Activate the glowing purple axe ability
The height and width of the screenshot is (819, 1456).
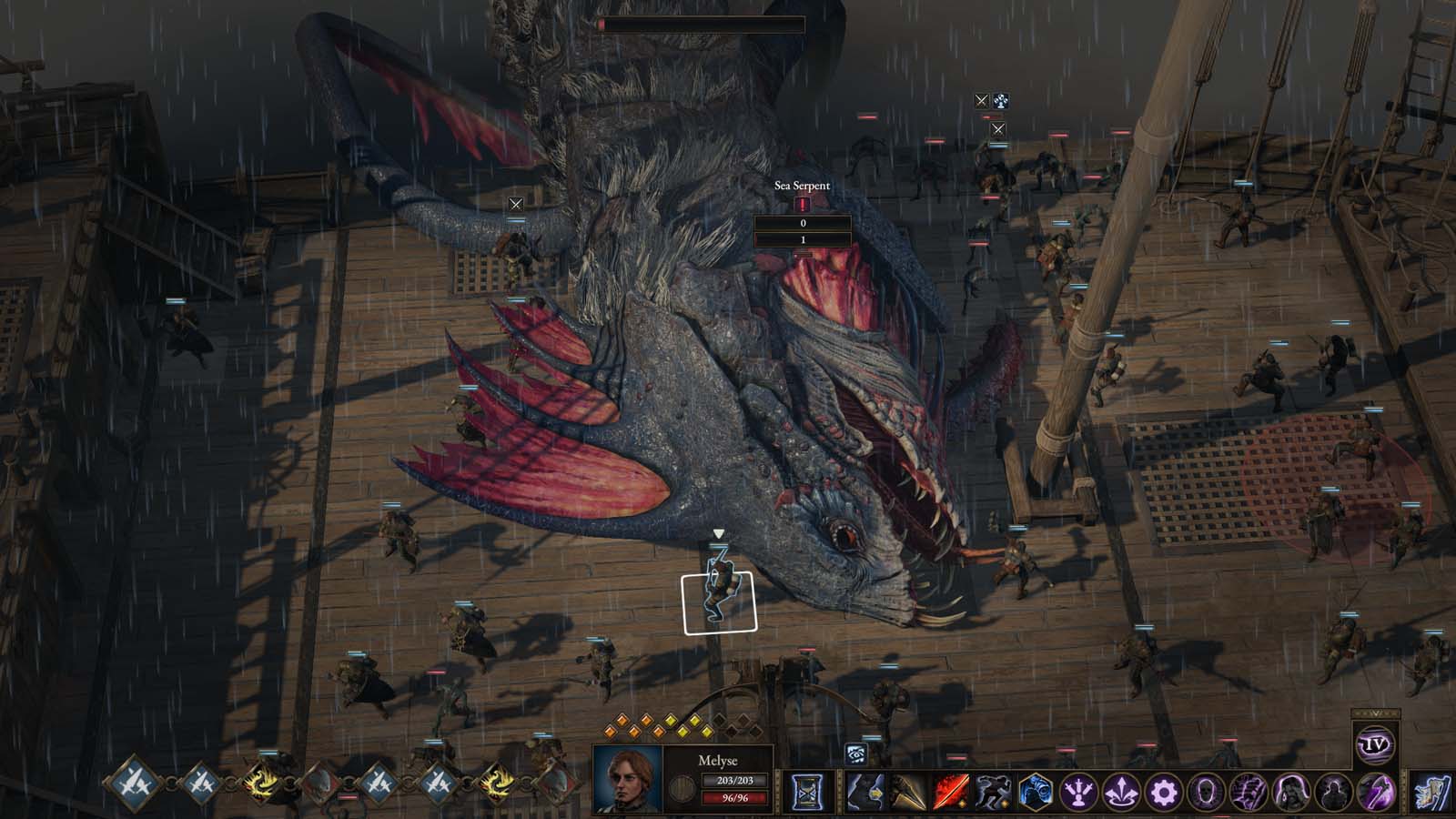click(1375, 794)
